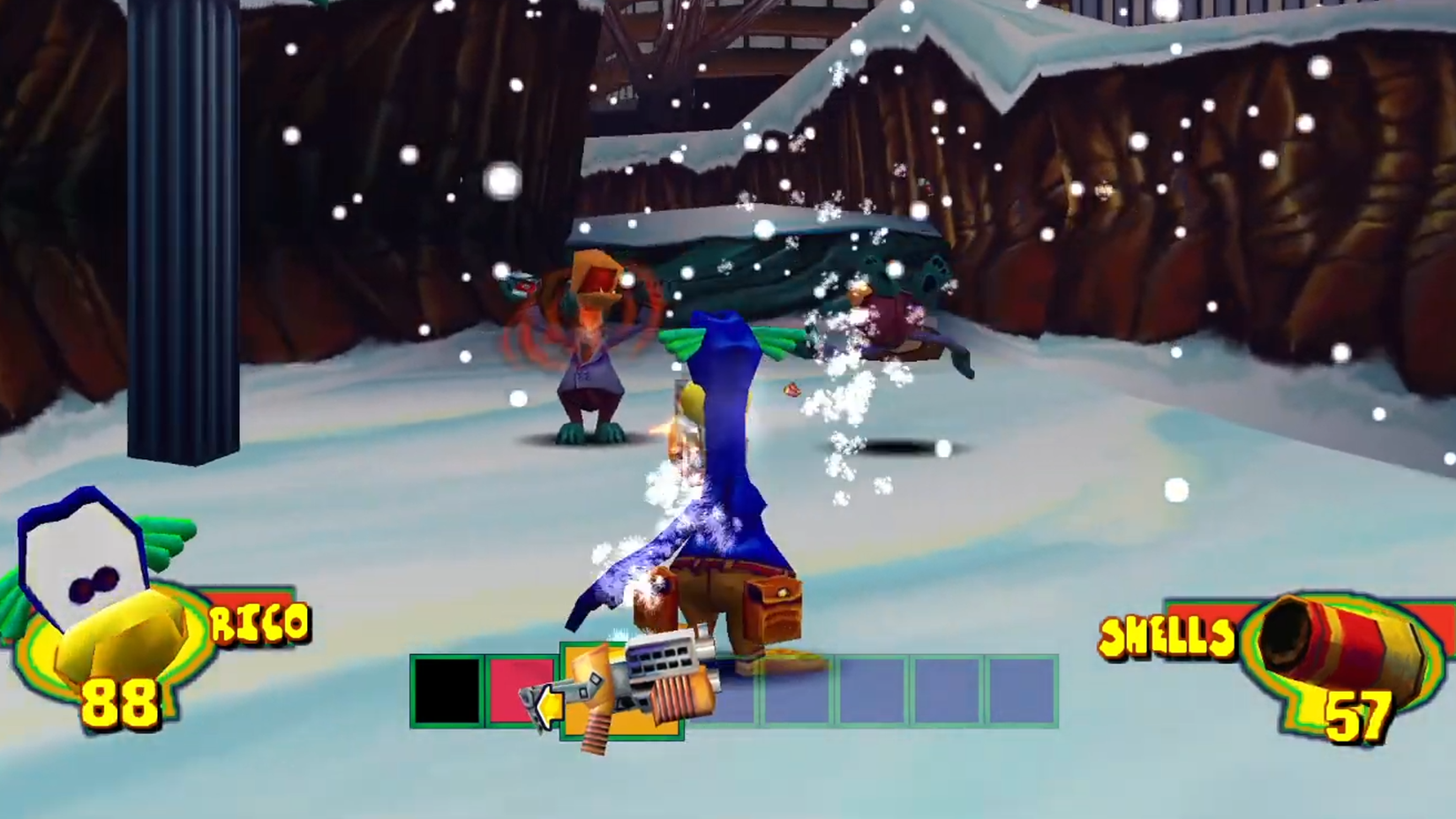Select the black weapon slot in the selector

pyautogui.click(x=446, y=691)
